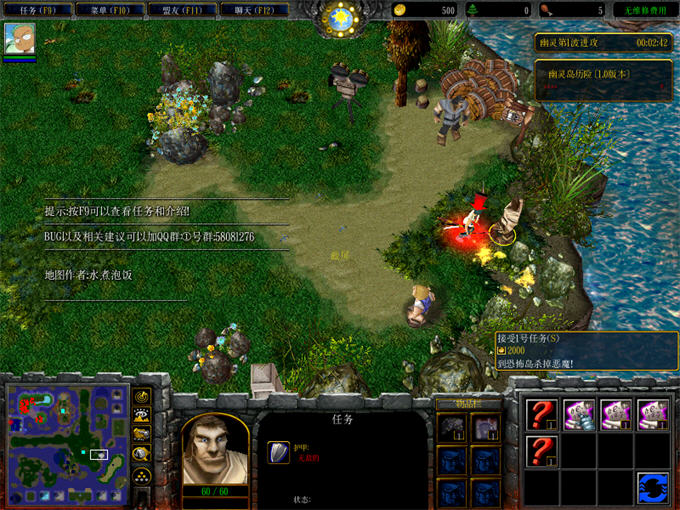Viewport: 680px width, 510px height.
Task: Open the 聊天 (F12) chat log
Action: pos(253,10)
